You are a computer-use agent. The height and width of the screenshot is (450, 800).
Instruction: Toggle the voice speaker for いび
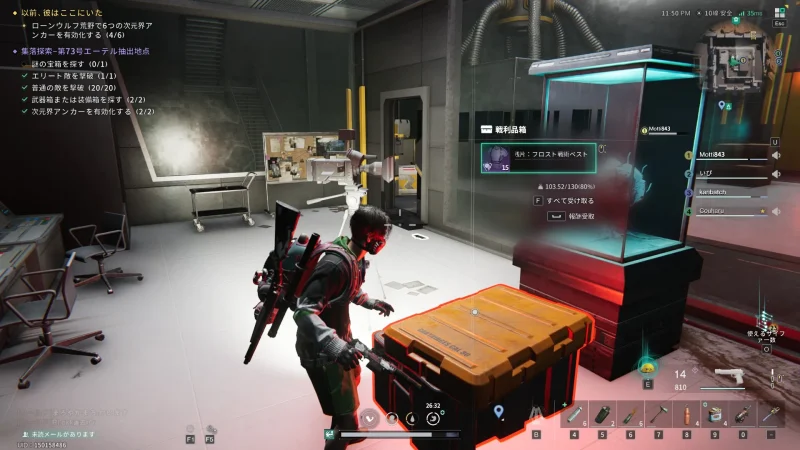776,174
